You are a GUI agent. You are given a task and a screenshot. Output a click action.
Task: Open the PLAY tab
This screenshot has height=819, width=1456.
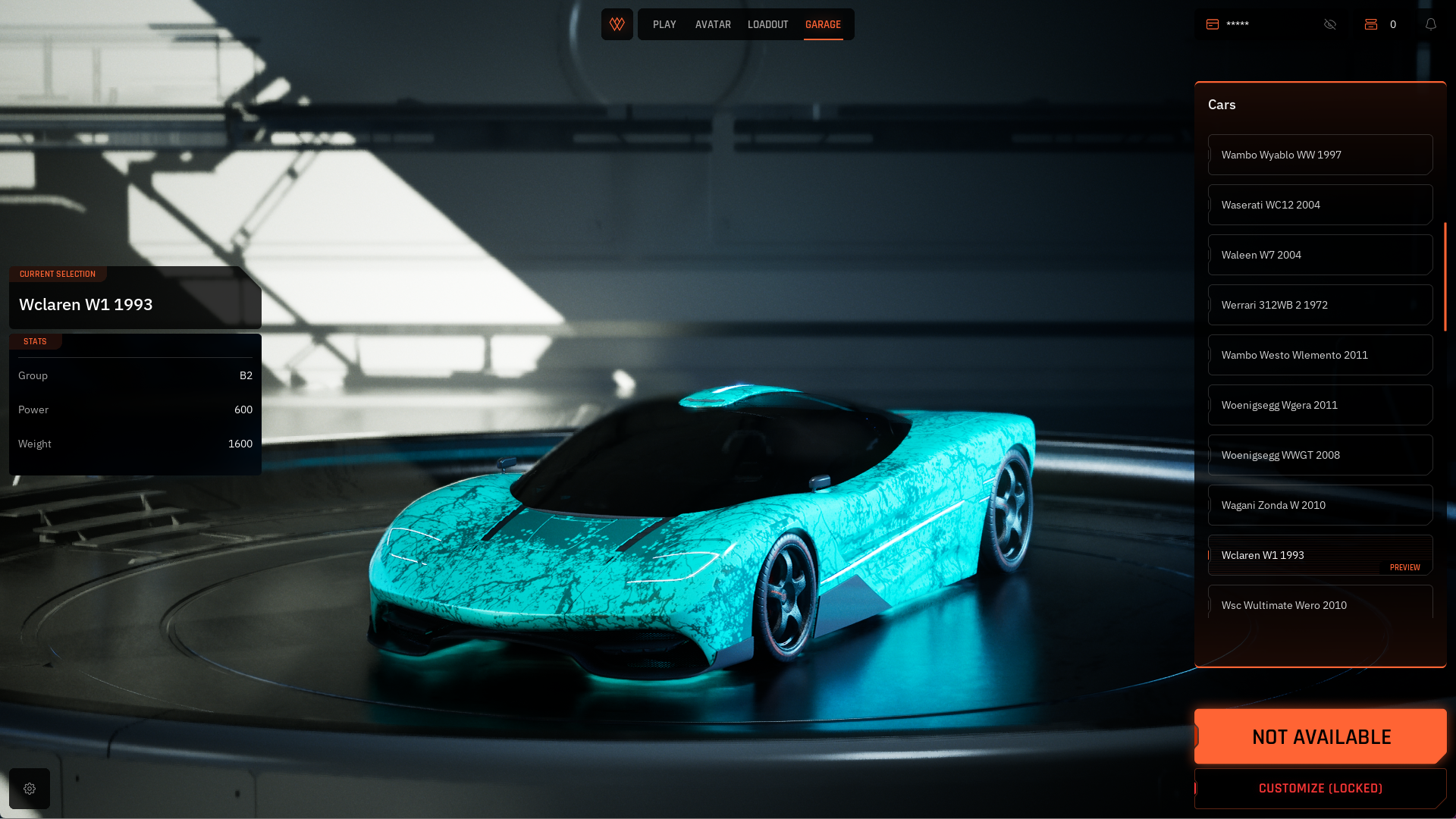[664, 25]
